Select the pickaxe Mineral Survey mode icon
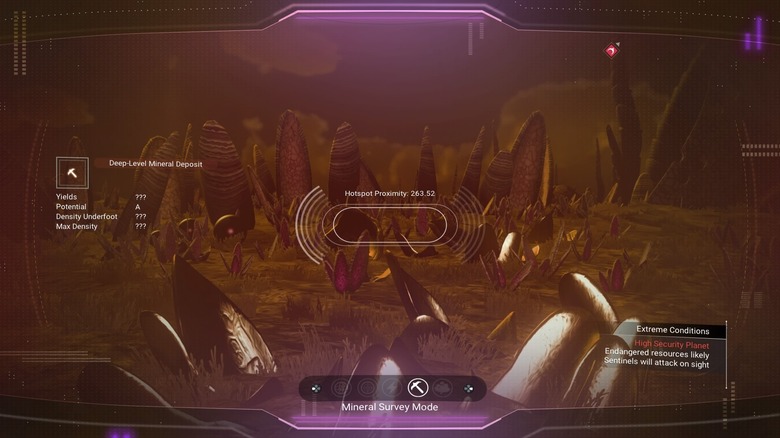Image resolution: width=780 pixels, height=438 pixels. coord(418,388)
